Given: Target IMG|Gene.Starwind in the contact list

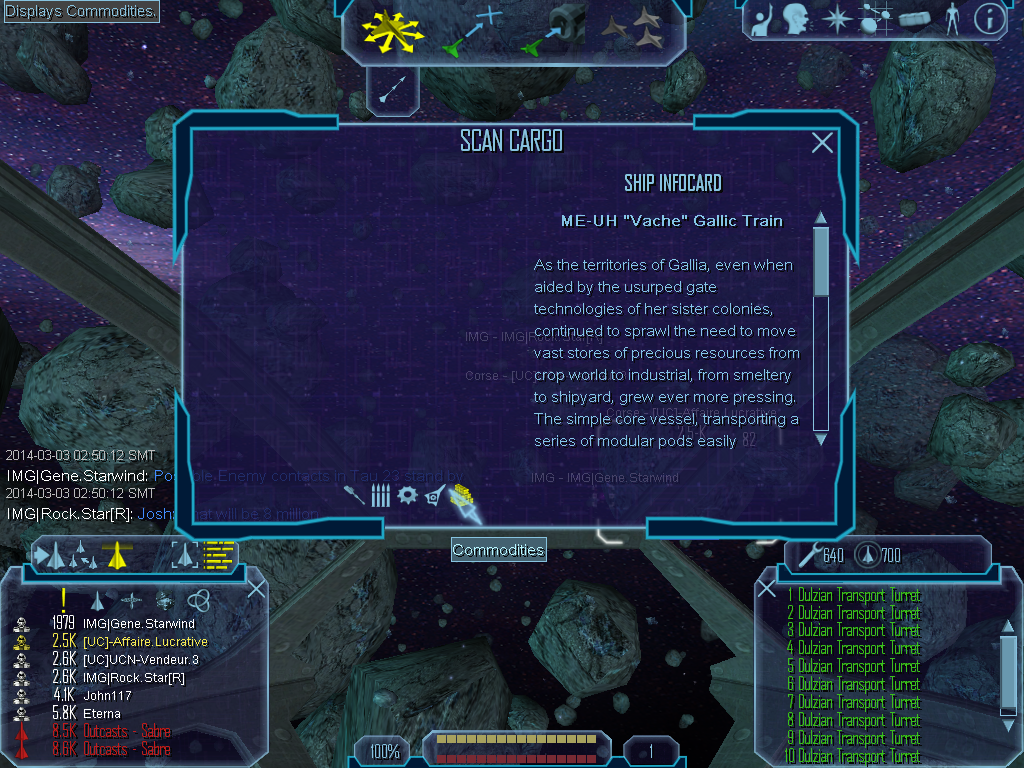Looking at the screenshot, I should click(138, 624).
